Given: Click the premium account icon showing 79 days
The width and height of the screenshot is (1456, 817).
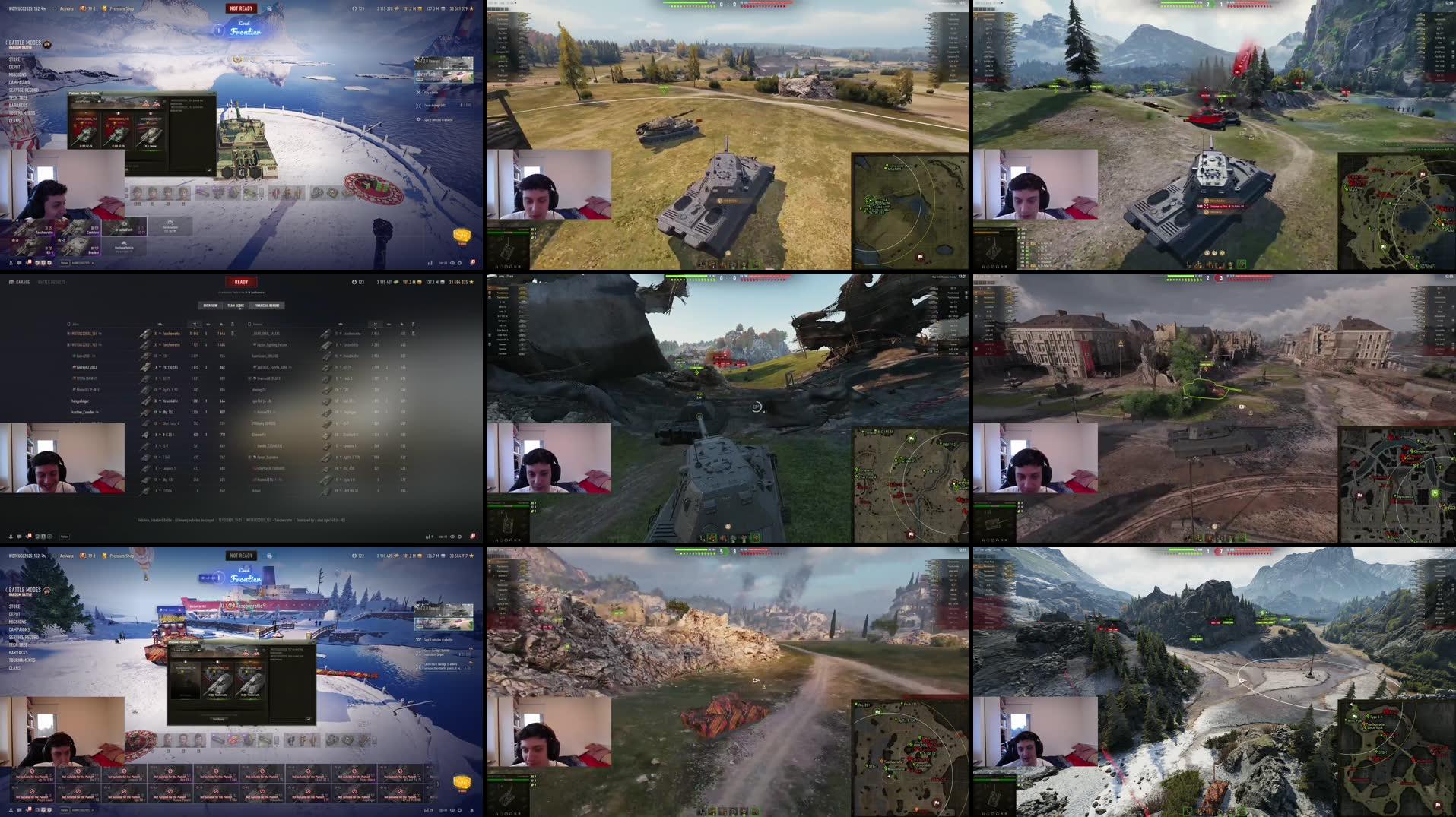Looking at the screenshot, I should click(x=85, y=8).
